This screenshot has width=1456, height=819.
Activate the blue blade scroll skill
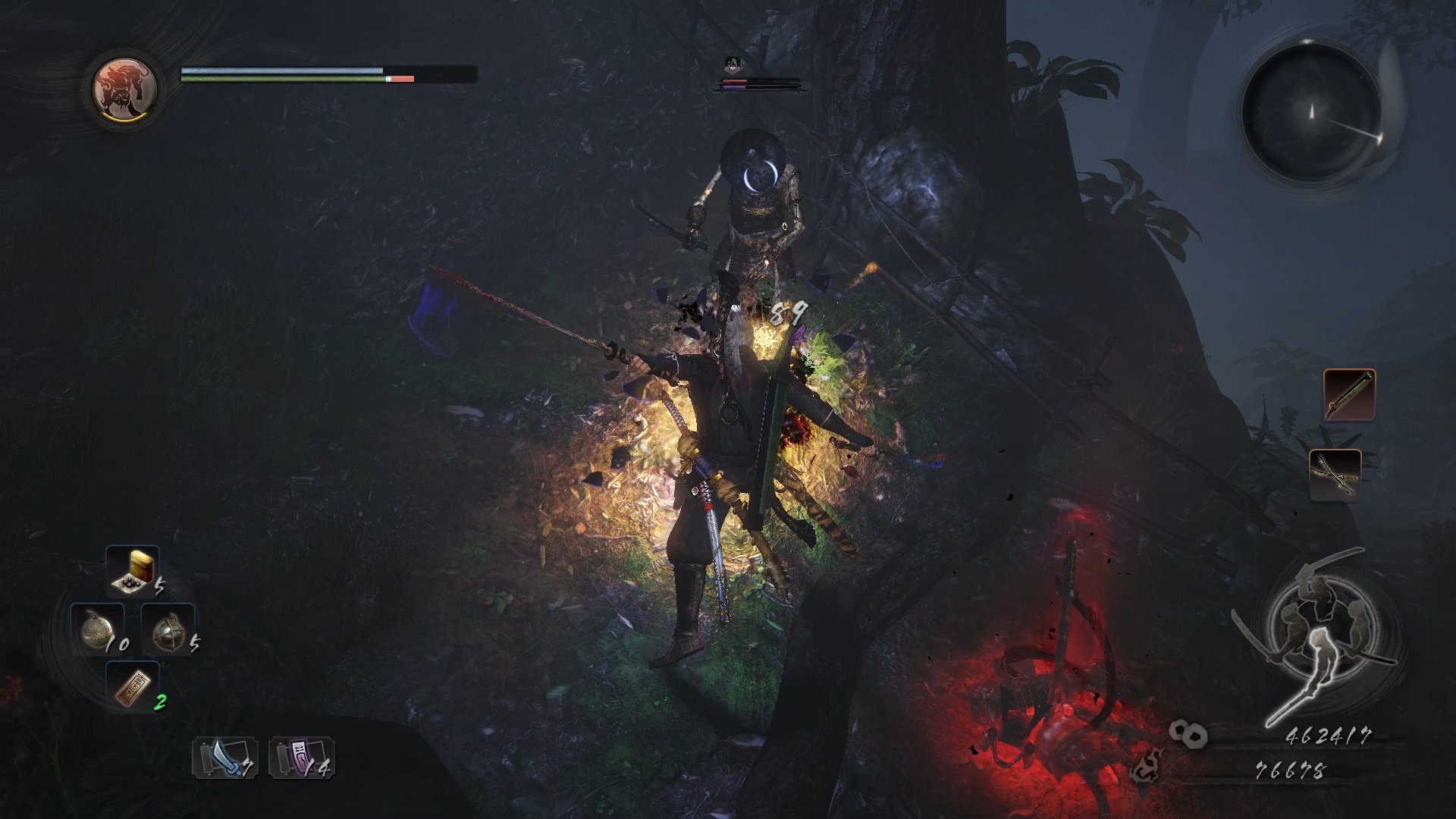click(x=224, y=758)
